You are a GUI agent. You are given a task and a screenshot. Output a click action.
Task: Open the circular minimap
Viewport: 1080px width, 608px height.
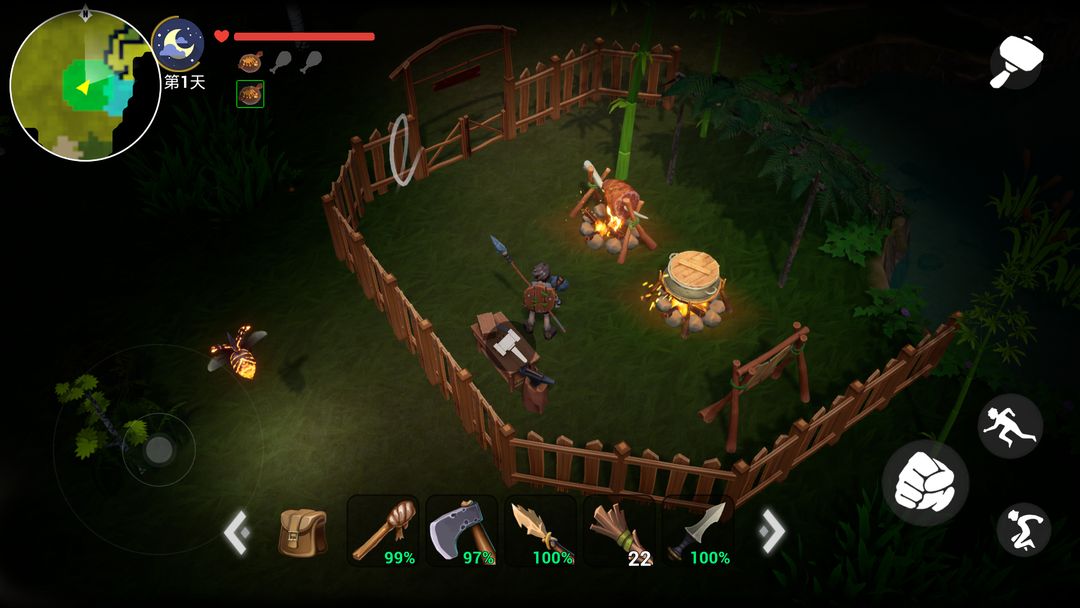[85, 85]
